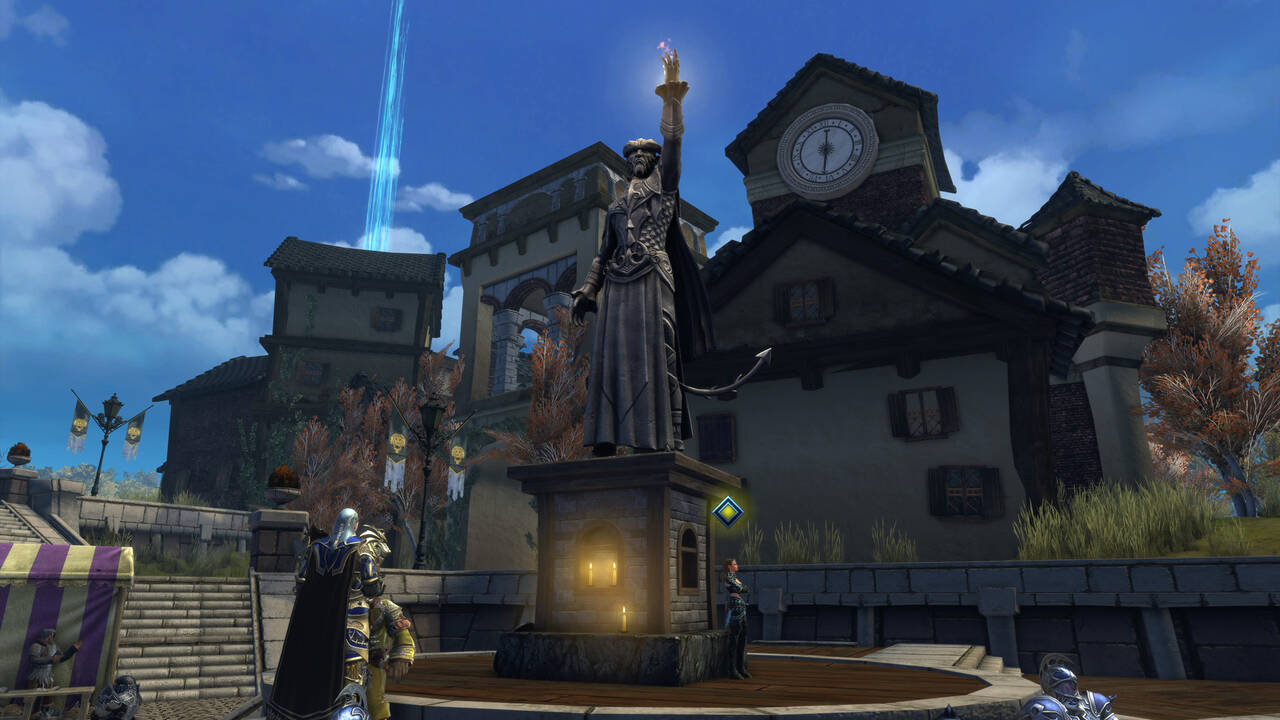Screen dimensions: 1280x720
Task: Click the blue diamond quest marker above the NPC
Action: [727, 512]
